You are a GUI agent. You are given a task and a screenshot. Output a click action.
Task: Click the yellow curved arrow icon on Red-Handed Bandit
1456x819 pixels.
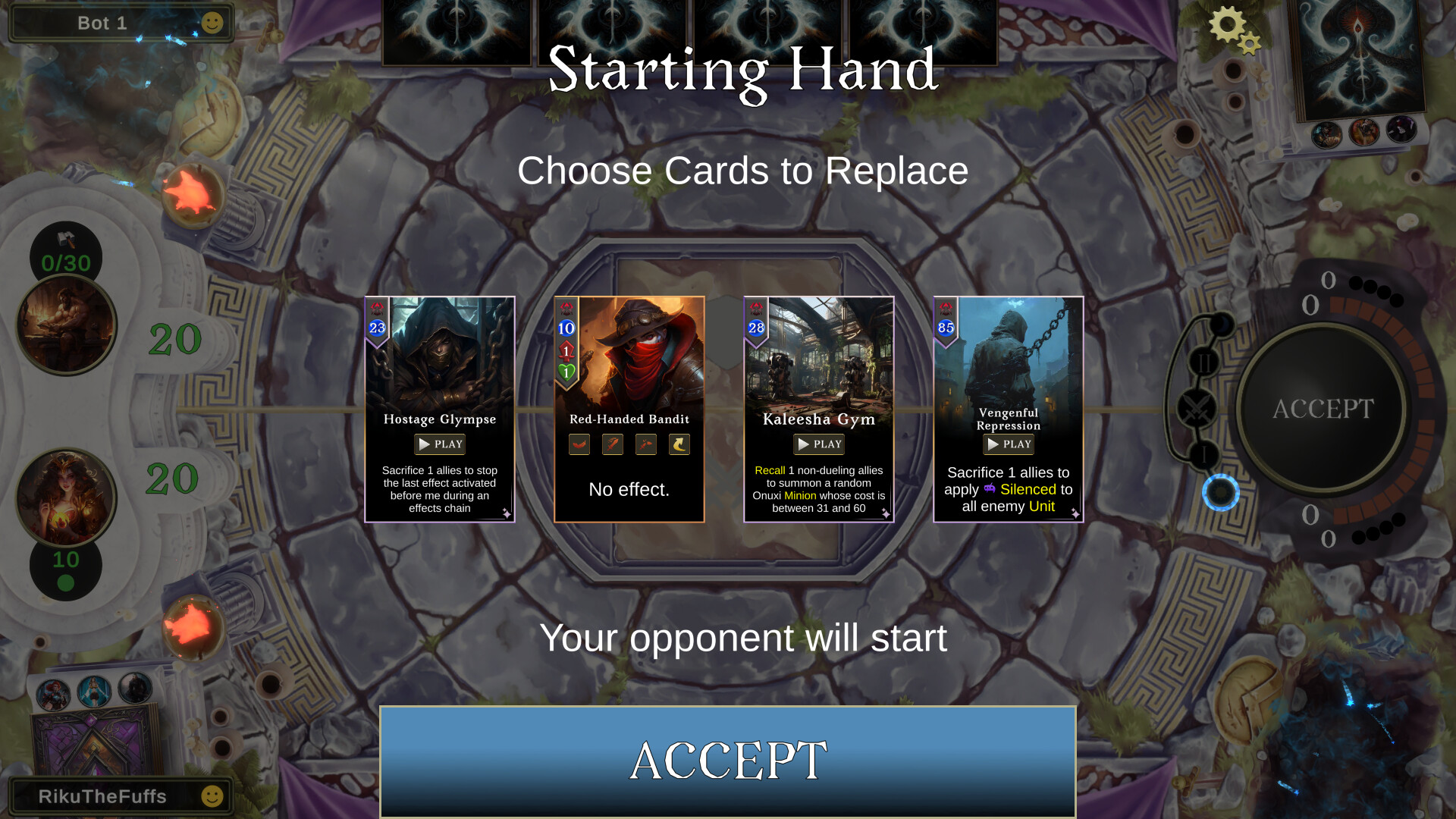679,444
